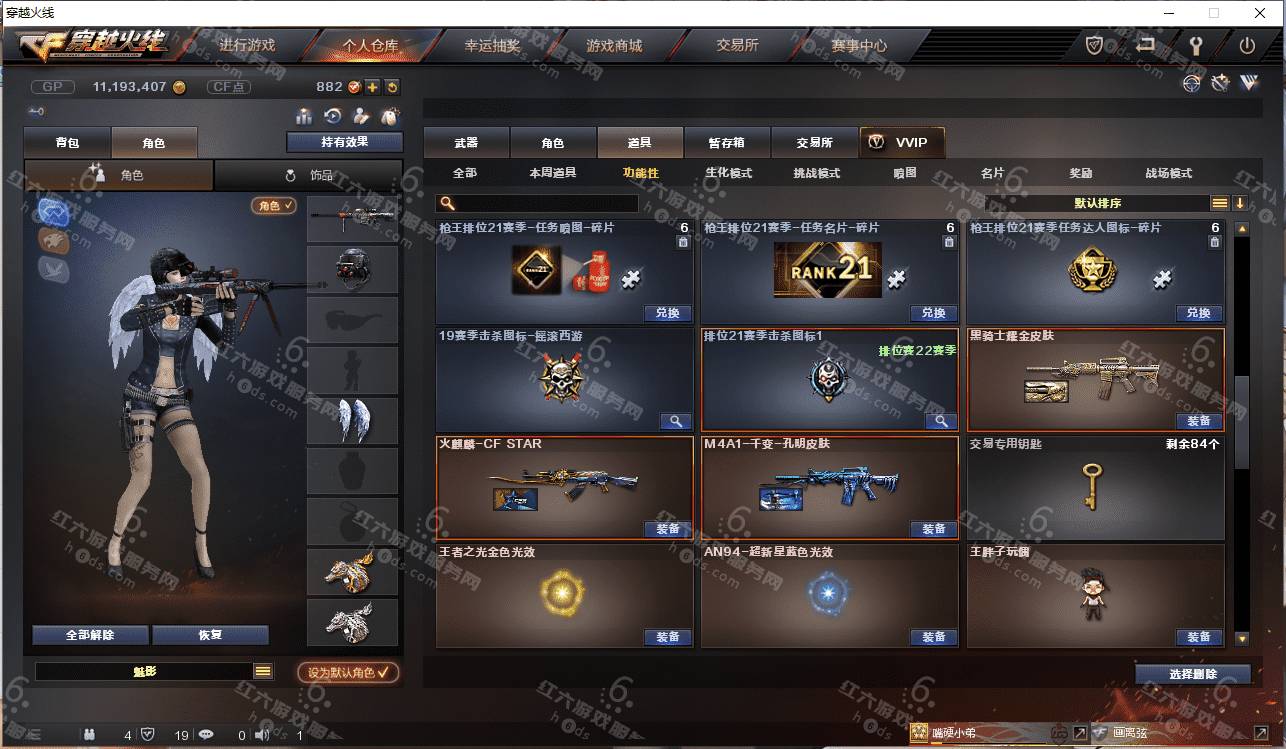The image size is (1286, 749).
Task: Open the 饰品 accessories tab
Action: [x=309, y=175]
